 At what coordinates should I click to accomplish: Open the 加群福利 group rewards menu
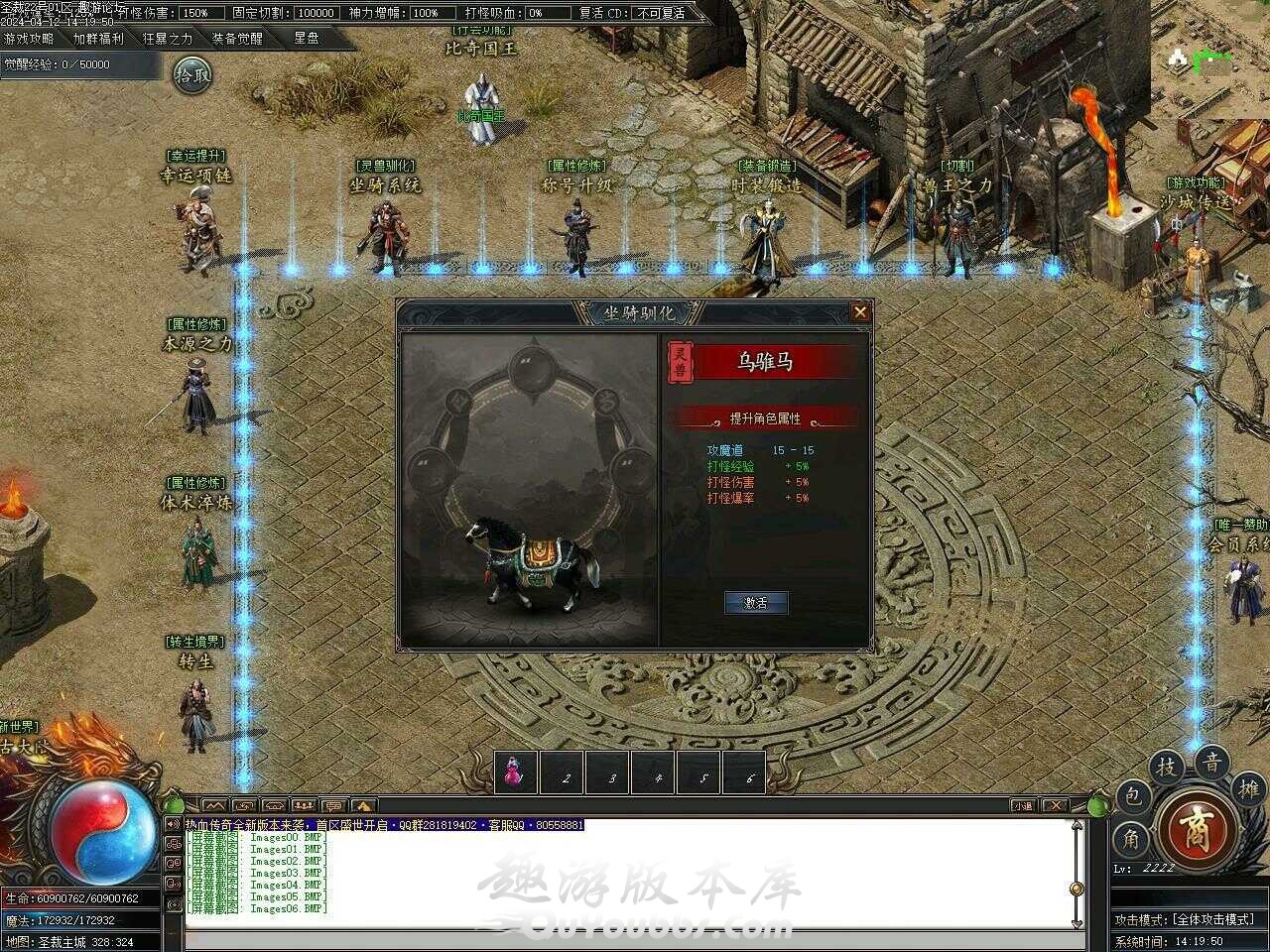[x=98, y=39]
